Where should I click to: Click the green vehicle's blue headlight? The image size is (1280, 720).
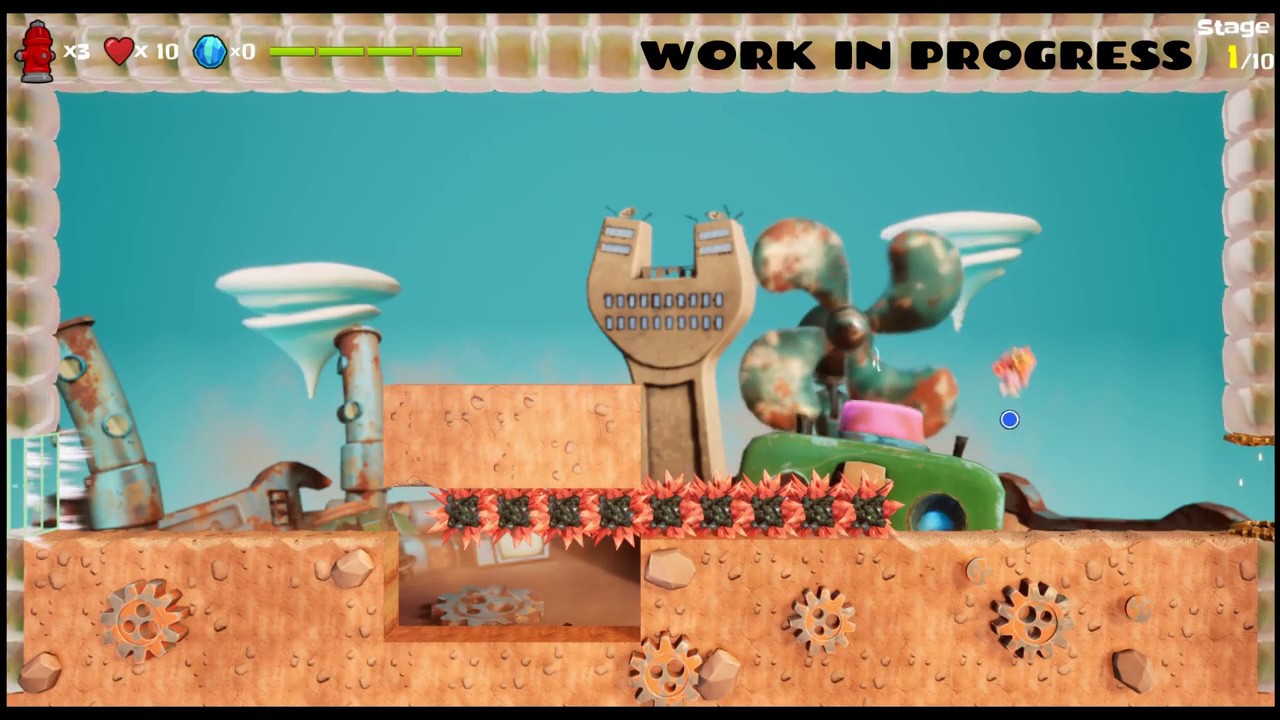pyautogui.click(x=938, y=517)
